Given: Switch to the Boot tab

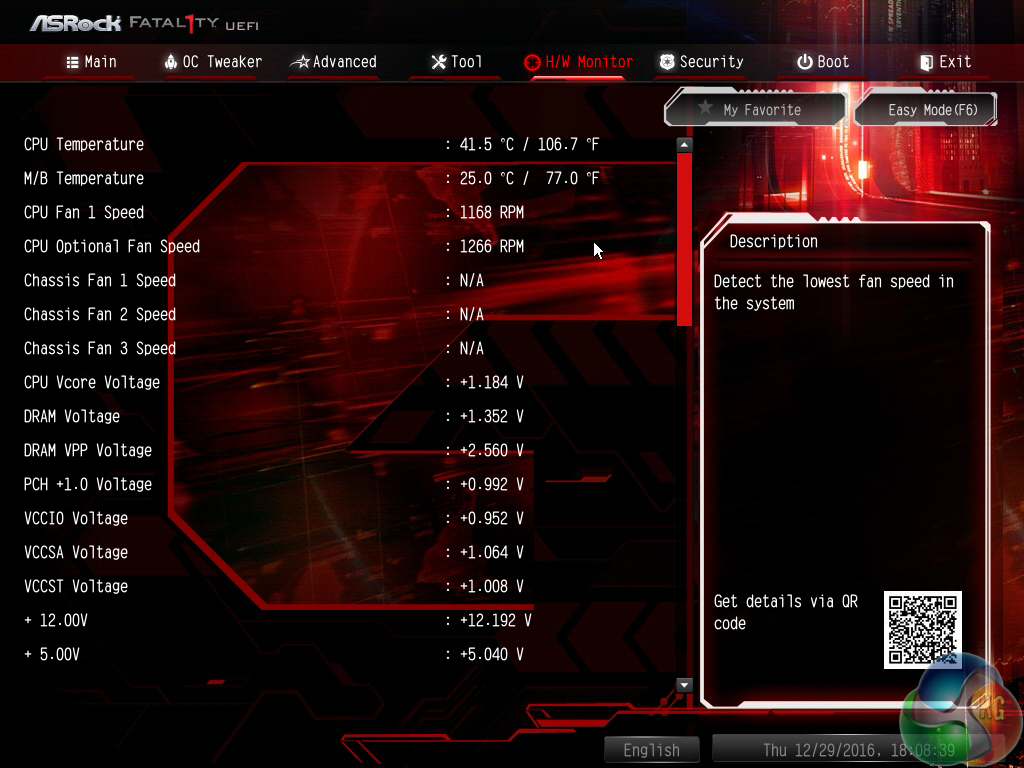Looking at the screenshot, I should pos(823,62).
